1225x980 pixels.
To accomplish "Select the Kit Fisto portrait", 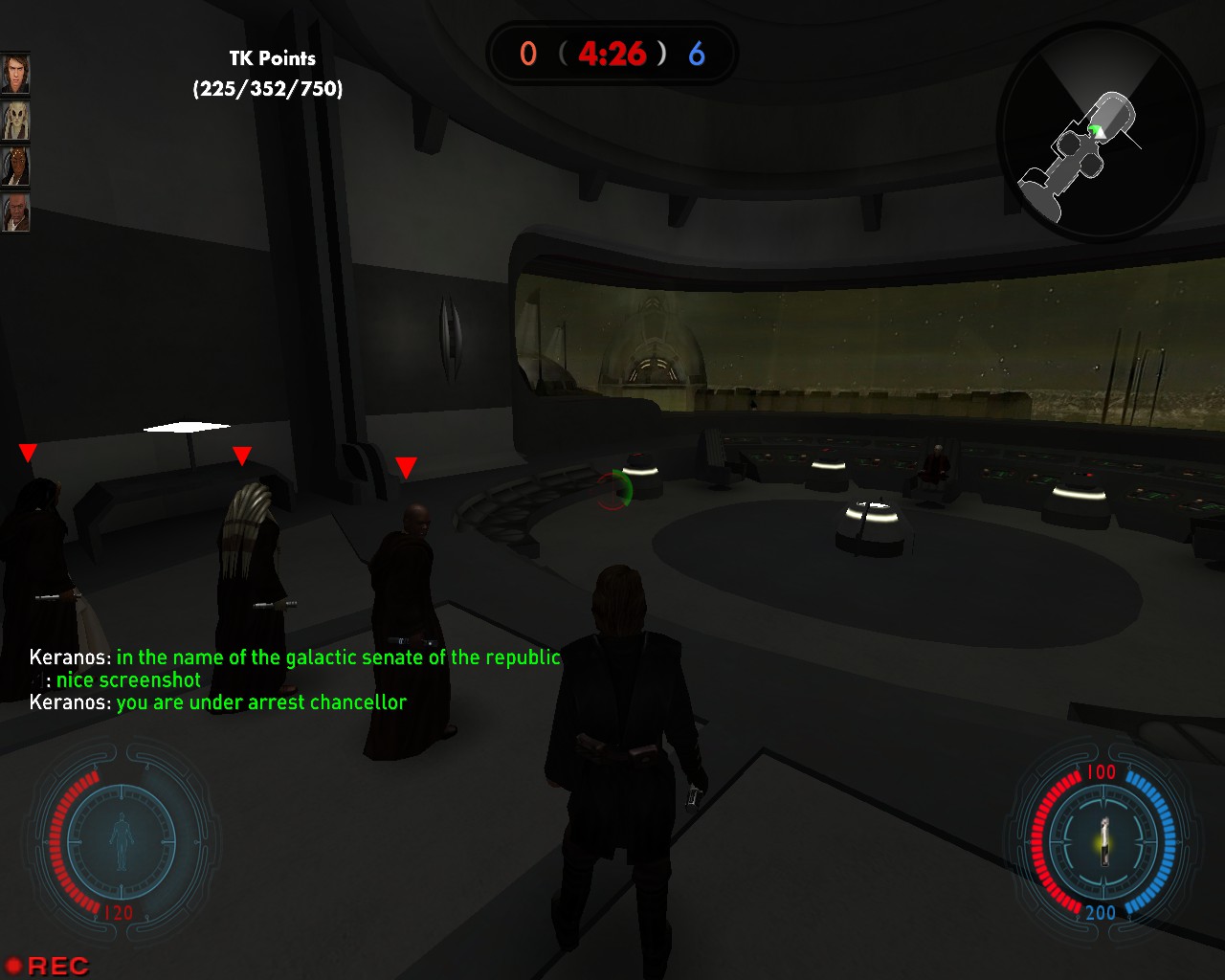I will 15,121.
